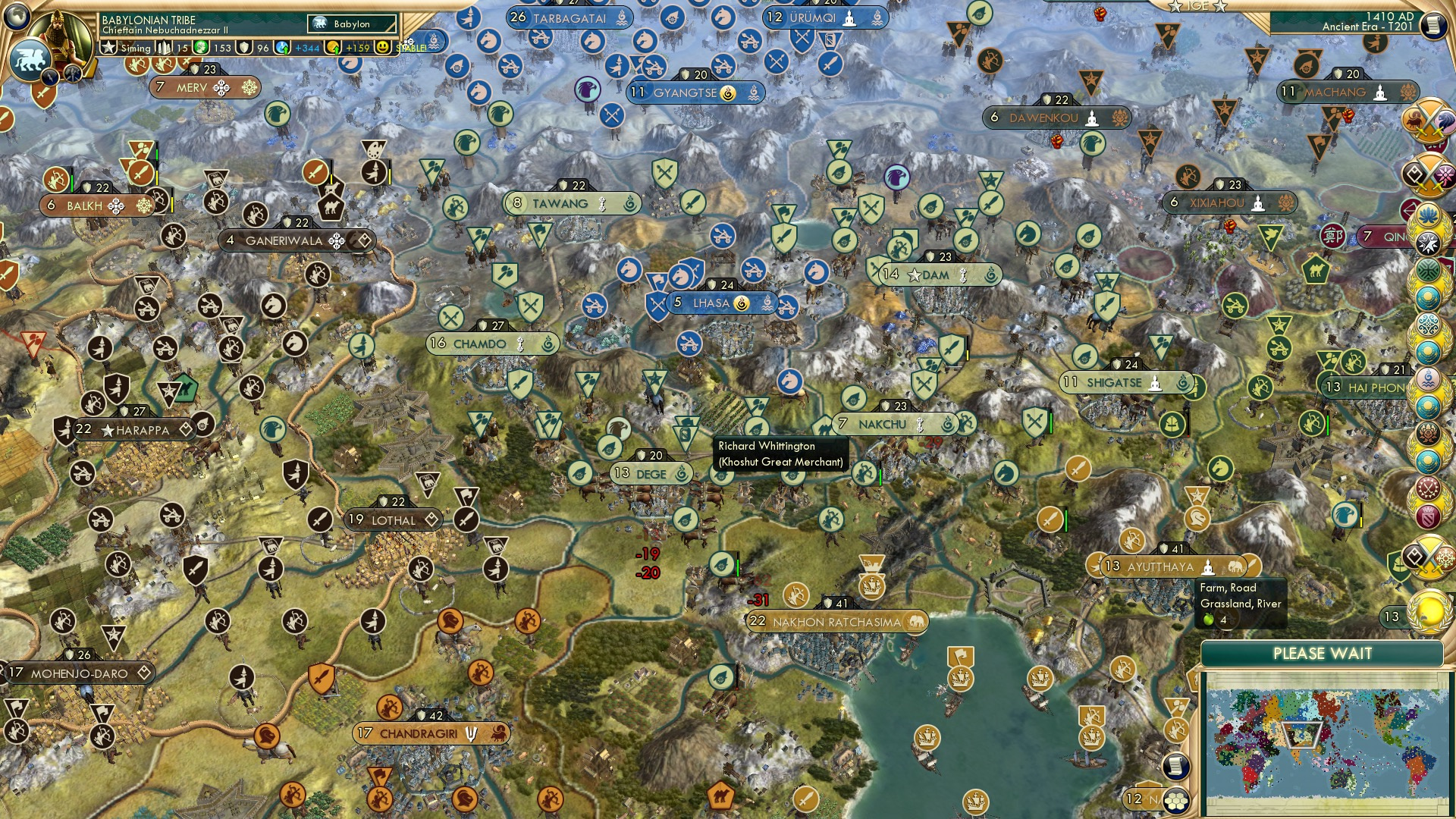Click the Siming pantheon star icon

point(110,47)
